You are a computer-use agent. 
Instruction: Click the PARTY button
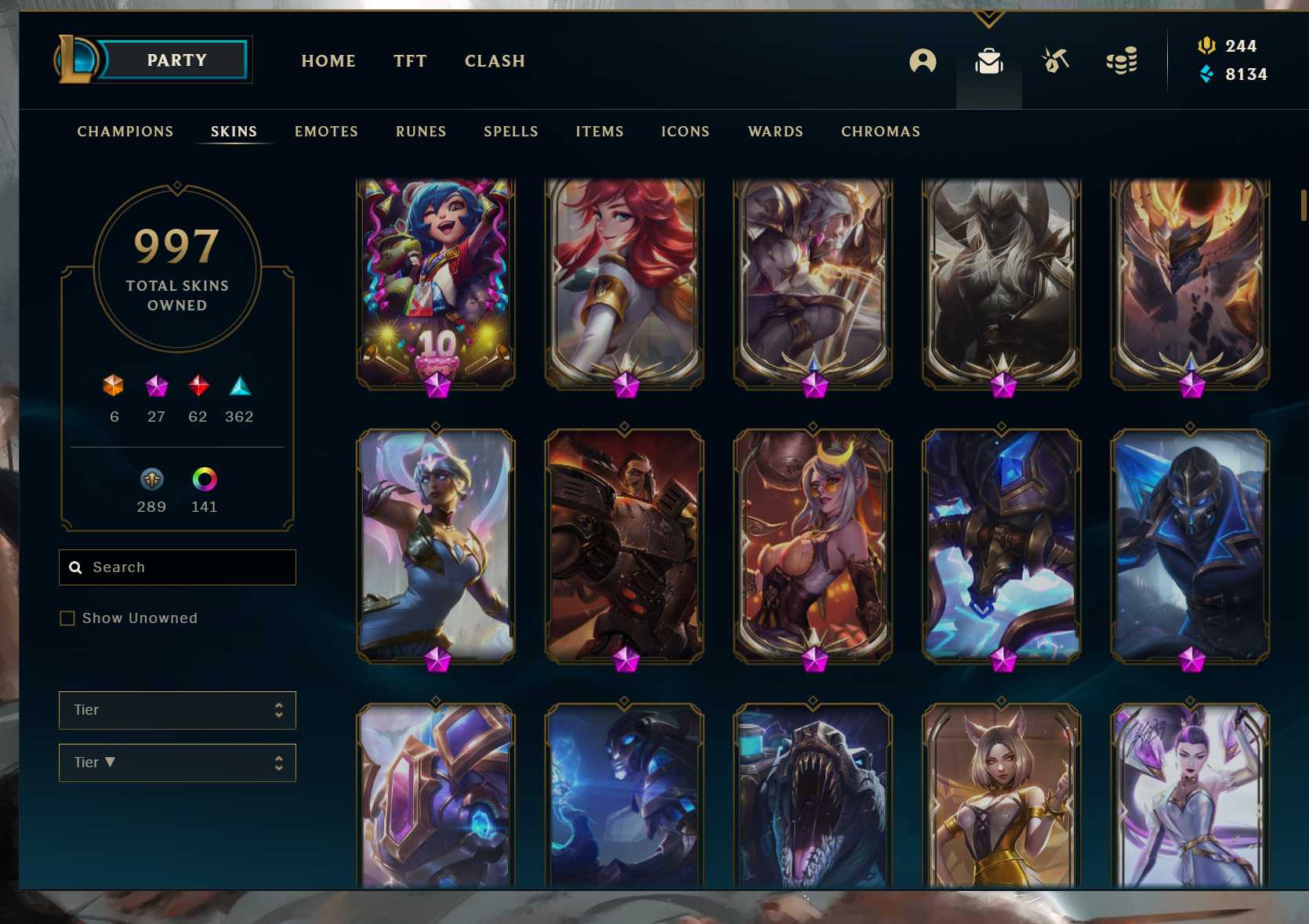click(x=176, y=60)
